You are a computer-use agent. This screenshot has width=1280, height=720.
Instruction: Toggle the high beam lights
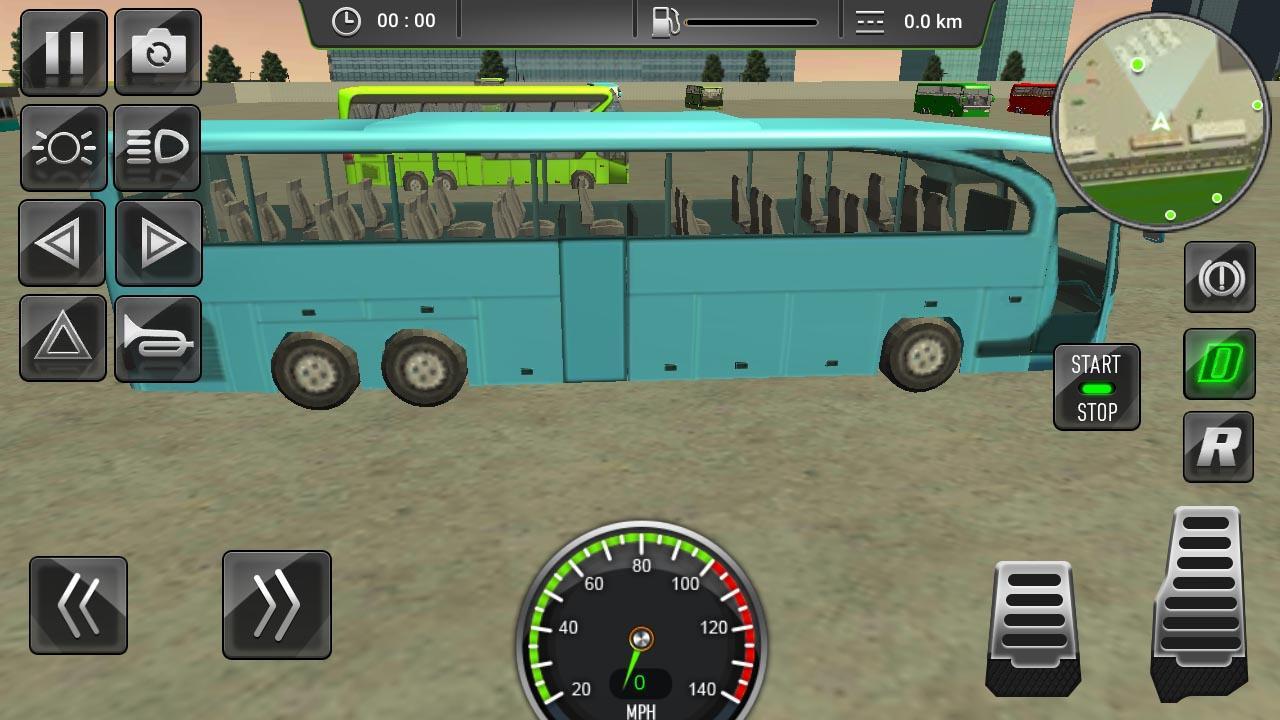159,148
